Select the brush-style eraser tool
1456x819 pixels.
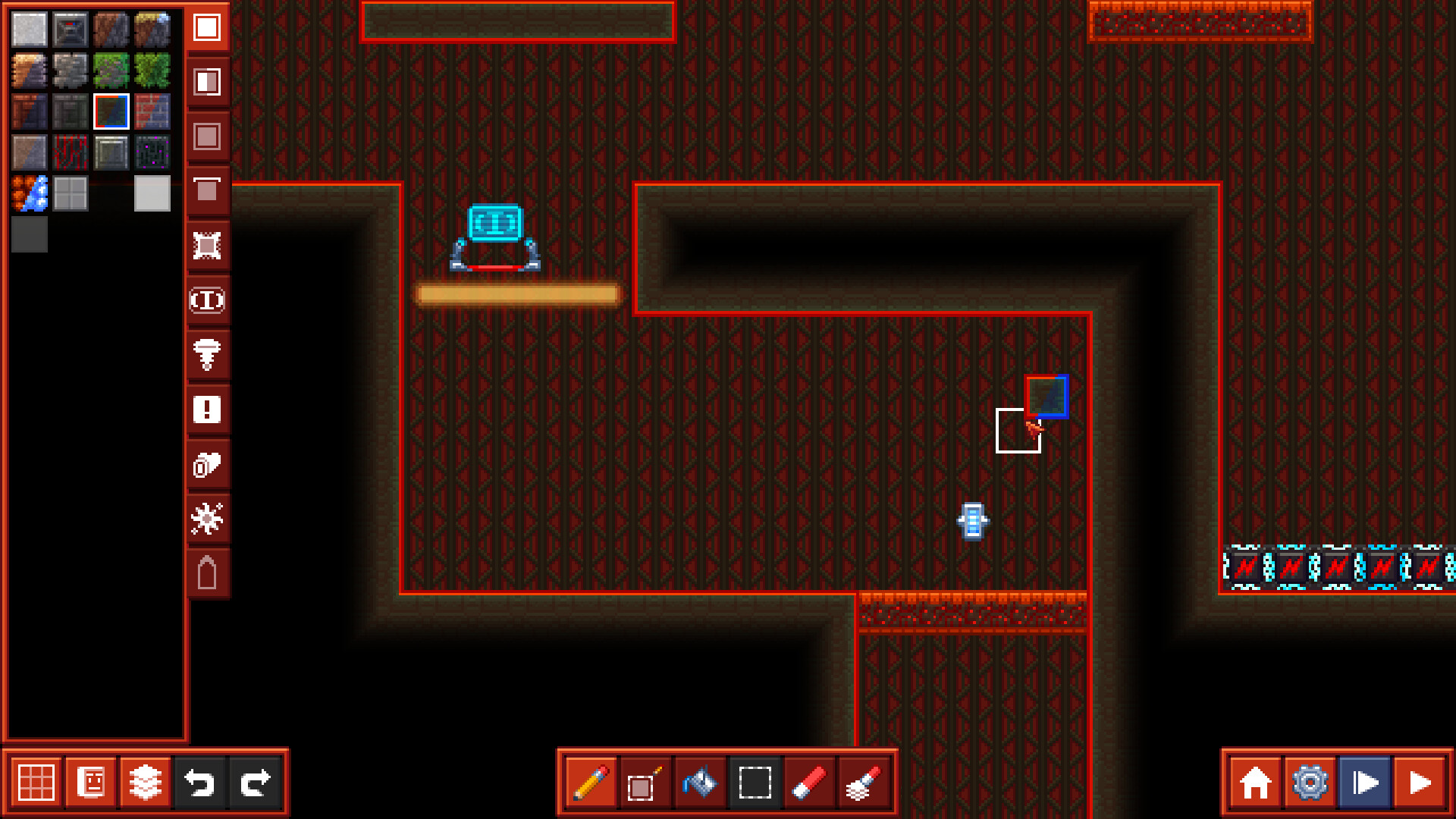tap(864, 782)
